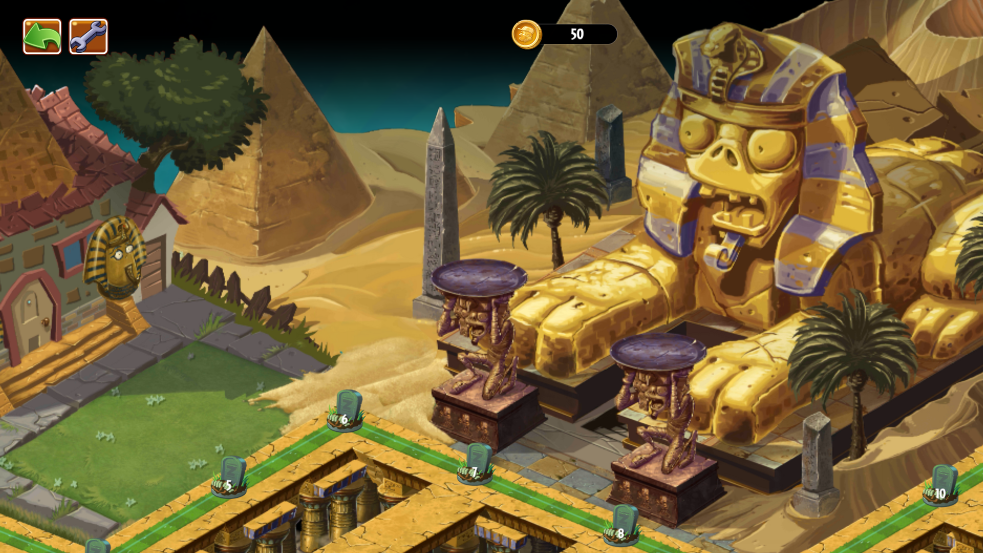Start level 8 from its tombstone
This screenshot has height=553, width=983.
coord(623,524)
